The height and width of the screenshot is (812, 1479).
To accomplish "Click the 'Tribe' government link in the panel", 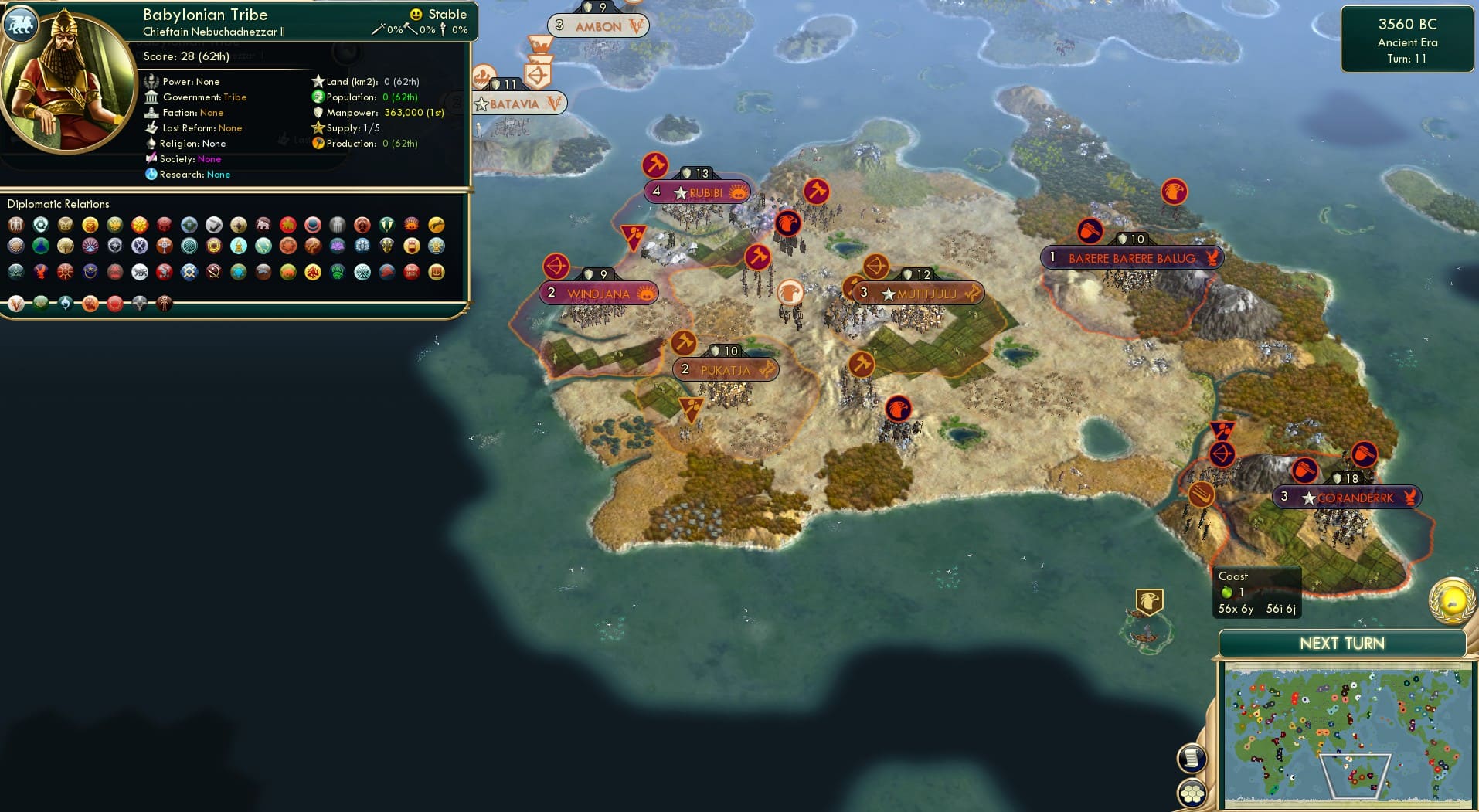I will (236, 97).
